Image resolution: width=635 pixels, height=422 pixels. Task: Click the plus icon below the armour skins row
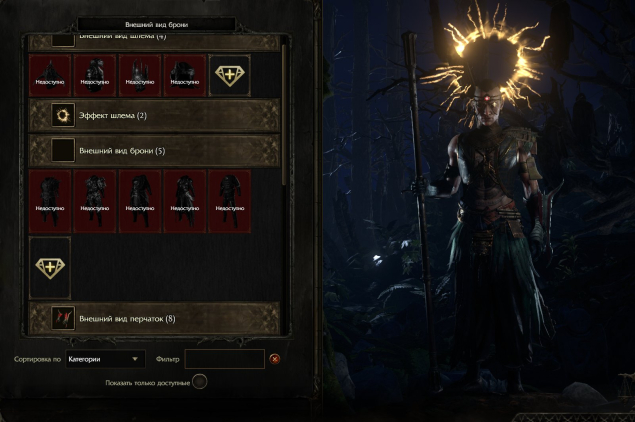tap(50, 267)
